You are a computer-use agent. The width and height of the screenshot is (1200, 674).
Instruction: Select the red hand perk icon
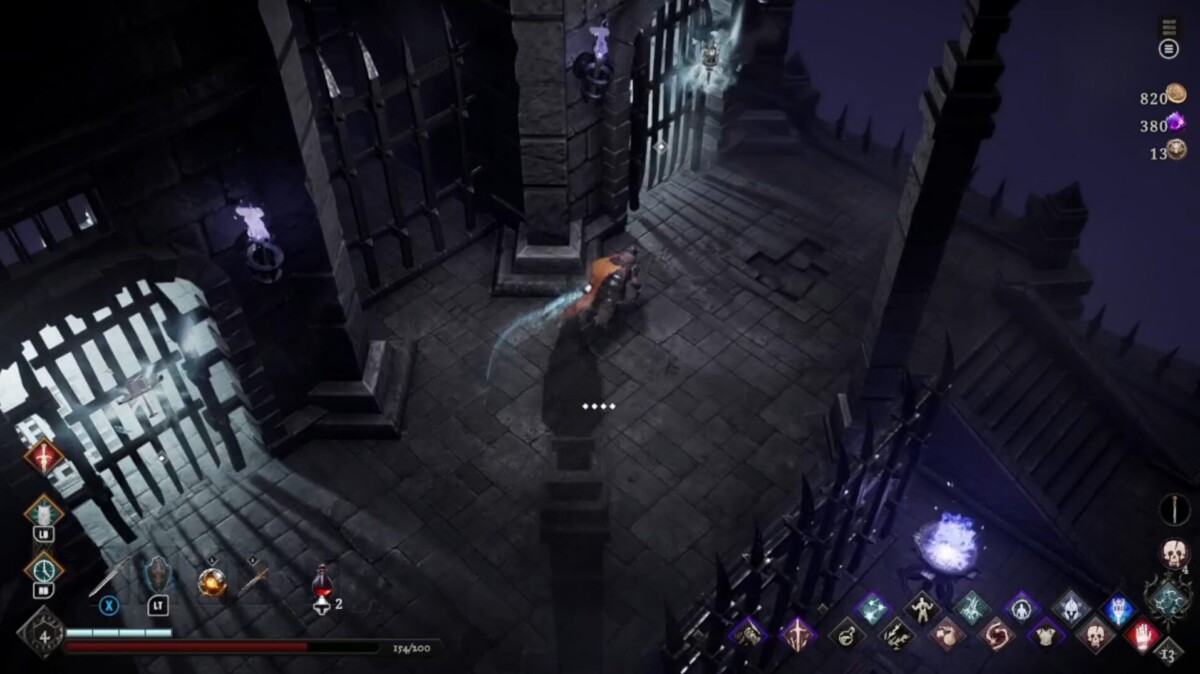click(x=1142, y=634)
